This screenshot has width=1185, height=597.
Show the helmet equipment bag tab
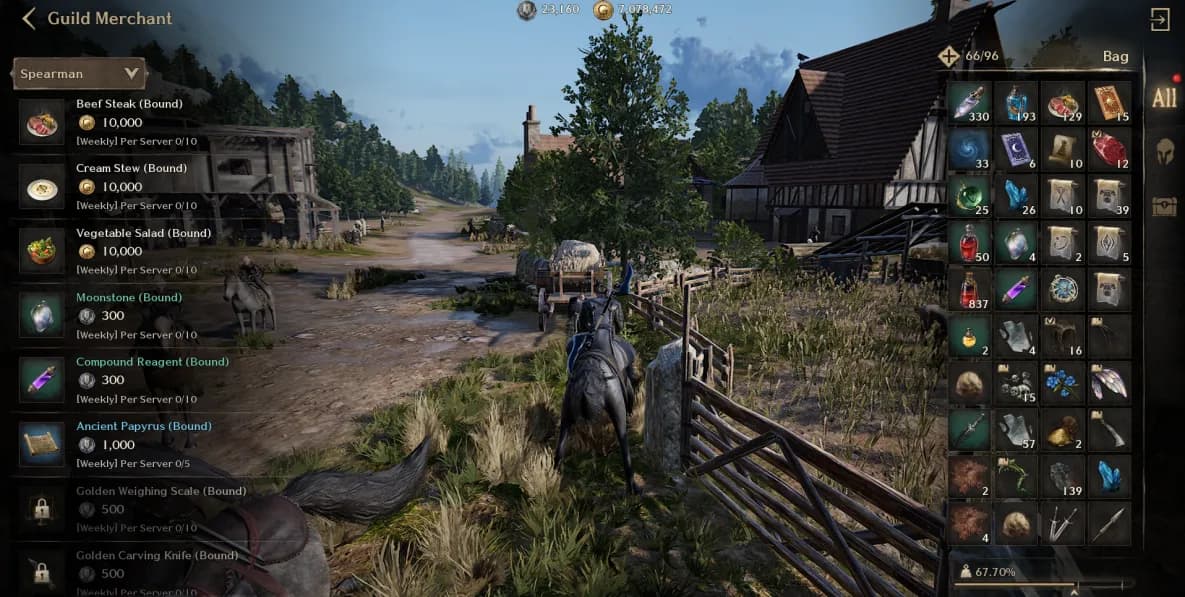pos(1164,152)
